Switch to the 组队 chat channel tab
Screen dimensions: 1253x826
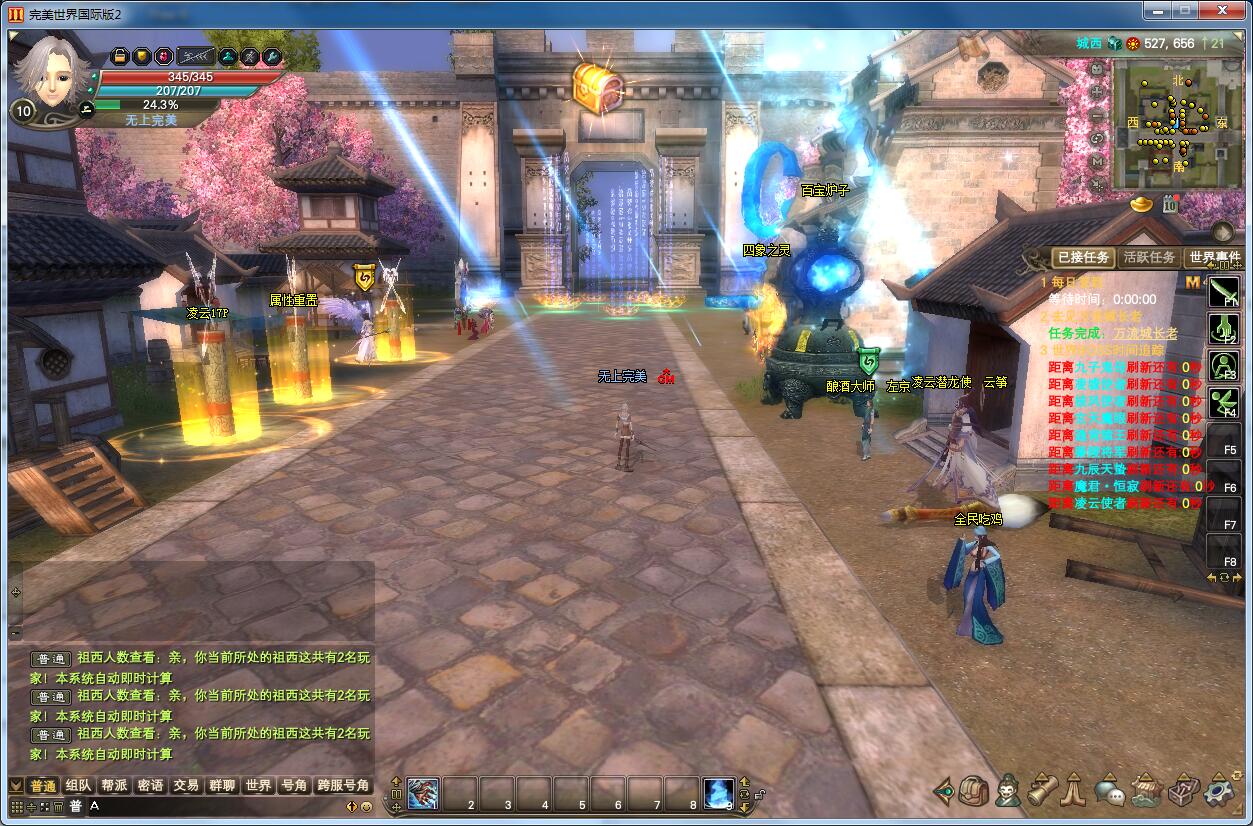78,786
